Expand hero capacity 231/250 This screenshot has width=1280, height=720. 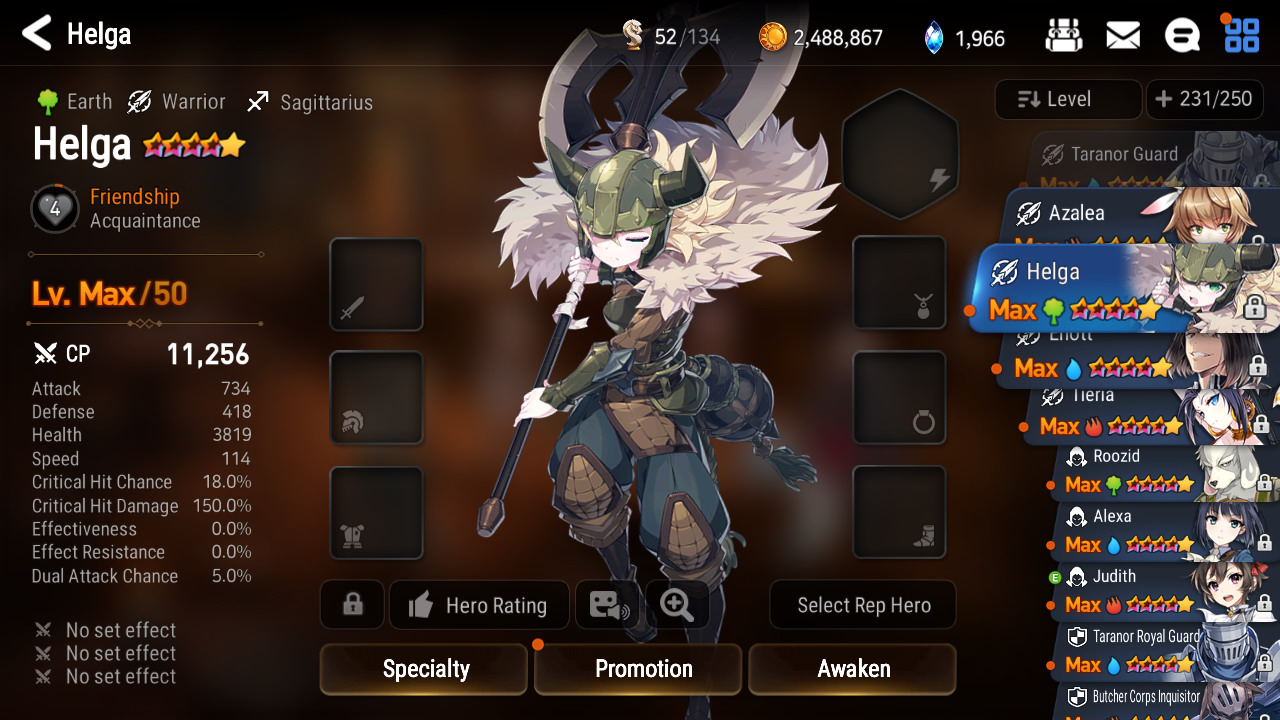coord(1204,99)
